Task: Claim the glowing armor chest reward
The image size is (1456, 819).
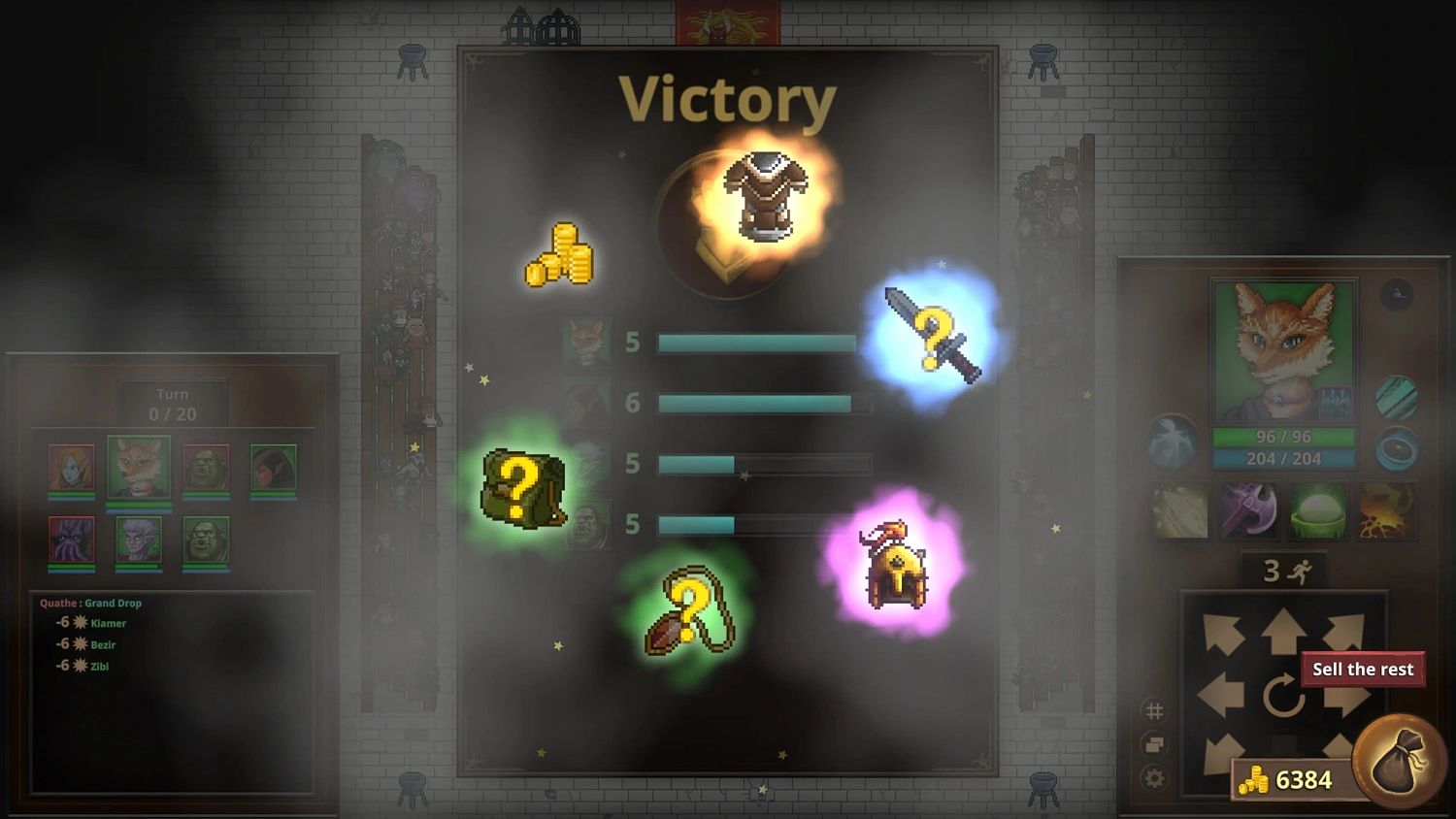Action: 764,194
